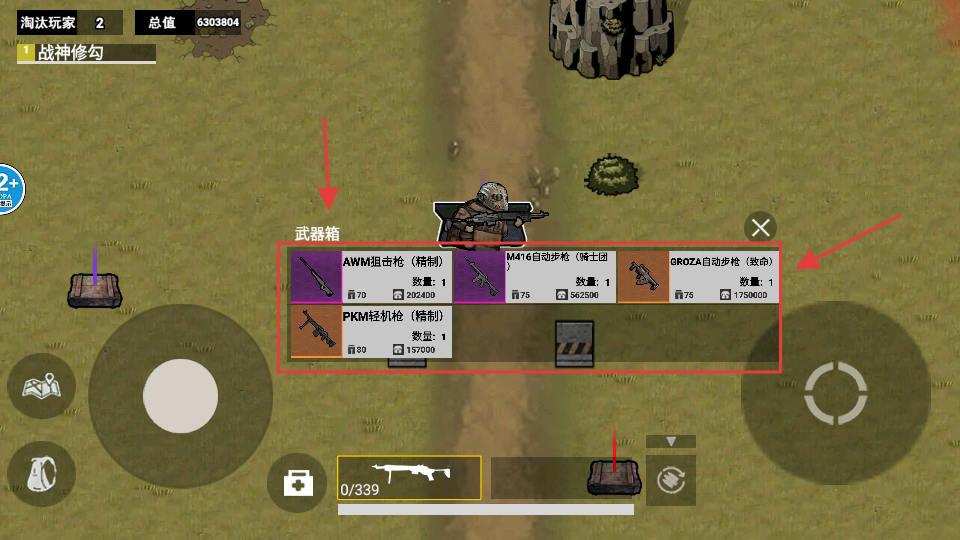Swap weapons with the switch button
Viewport: 960px width, 540px height.
[x=670, y=481]
